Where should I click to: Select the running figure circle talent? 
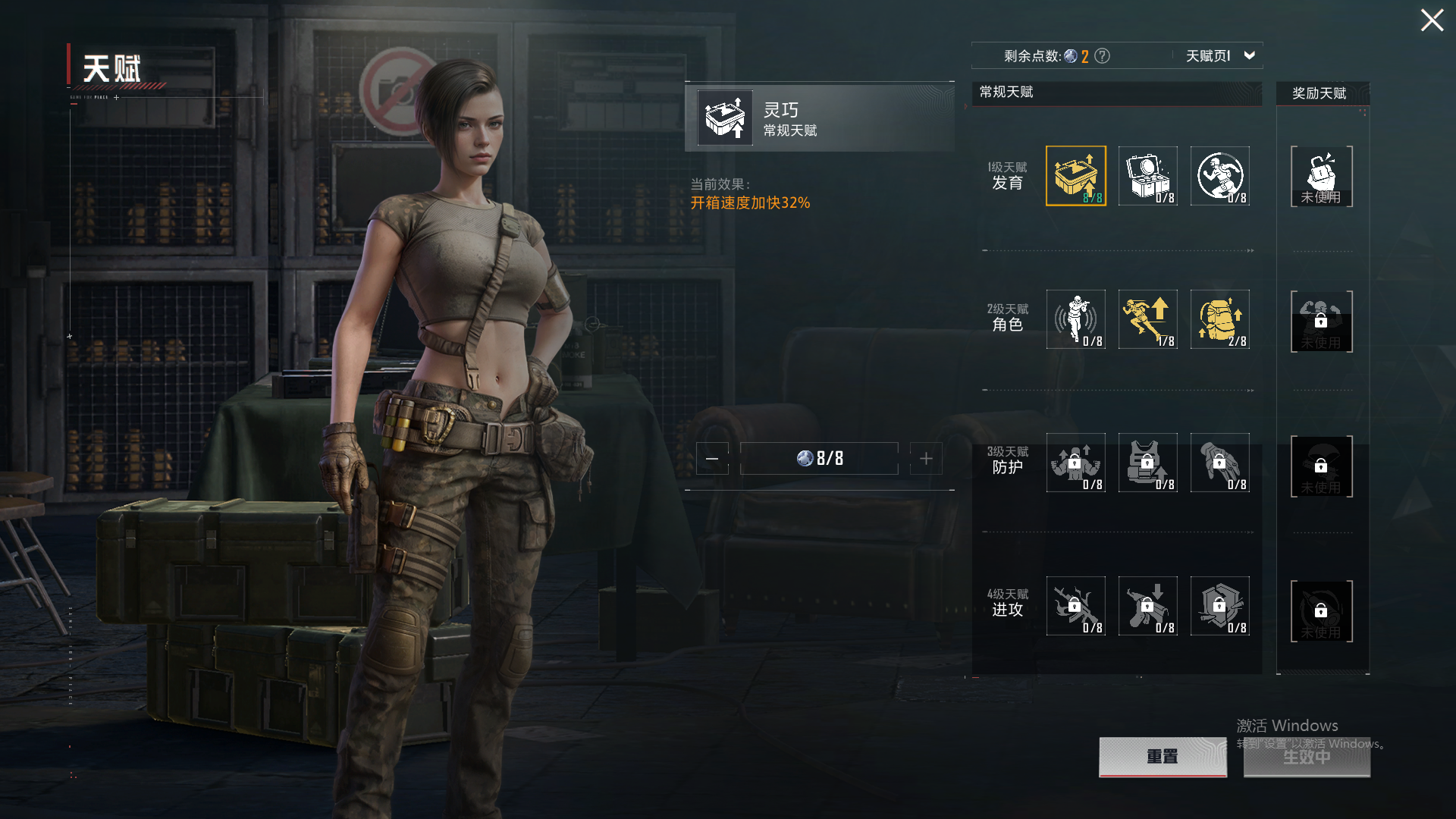click(x=1219, y=176)
